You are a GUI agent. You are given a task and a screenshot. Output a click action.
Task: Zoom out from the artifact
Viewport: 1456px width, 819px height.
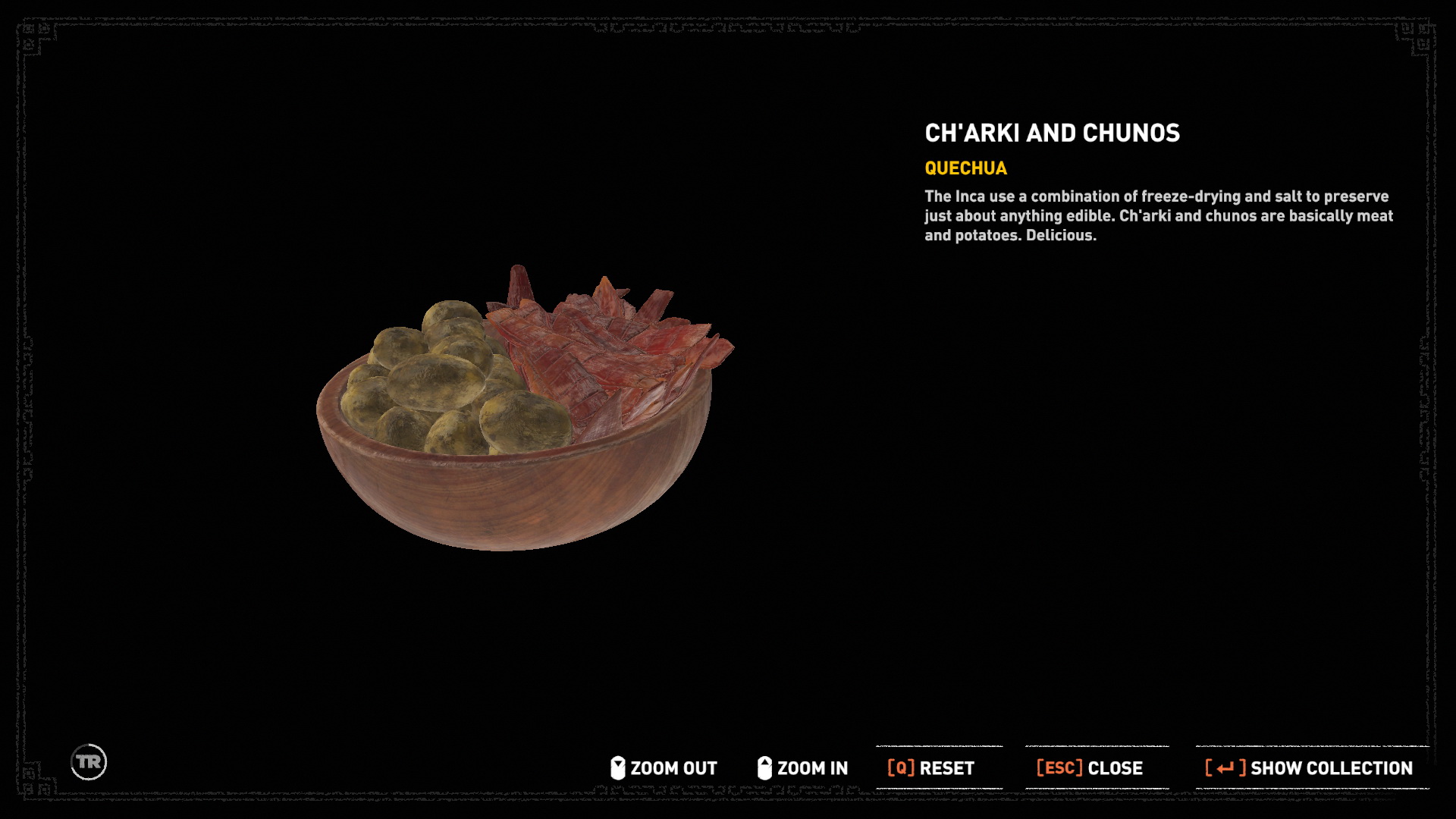664,768
